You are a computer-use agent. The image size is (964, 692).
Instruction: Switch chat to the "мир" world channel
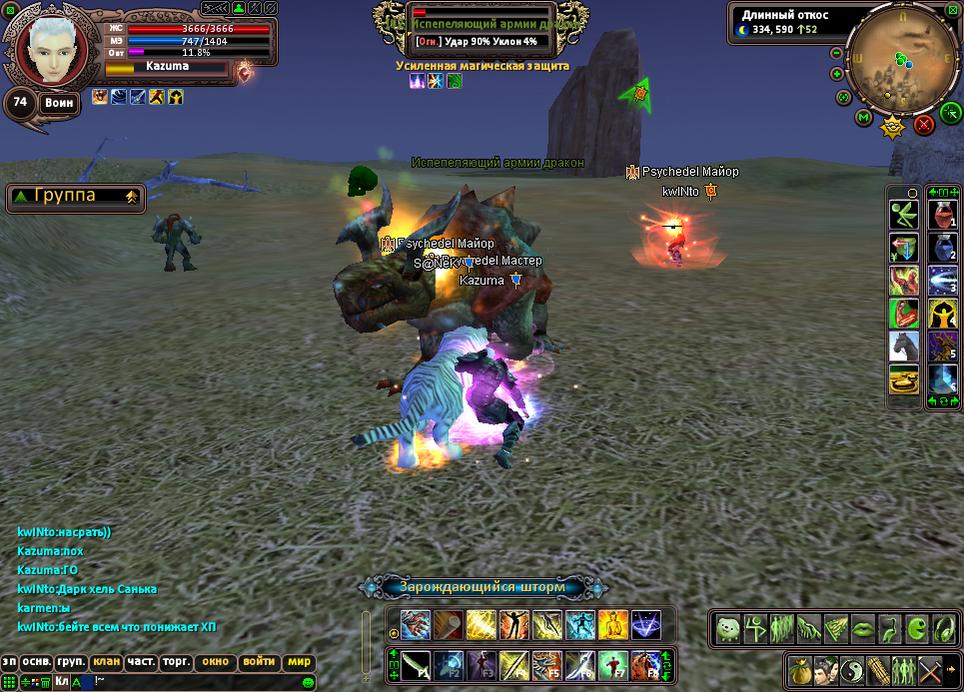pyautogui.click(x=300, y=662)
